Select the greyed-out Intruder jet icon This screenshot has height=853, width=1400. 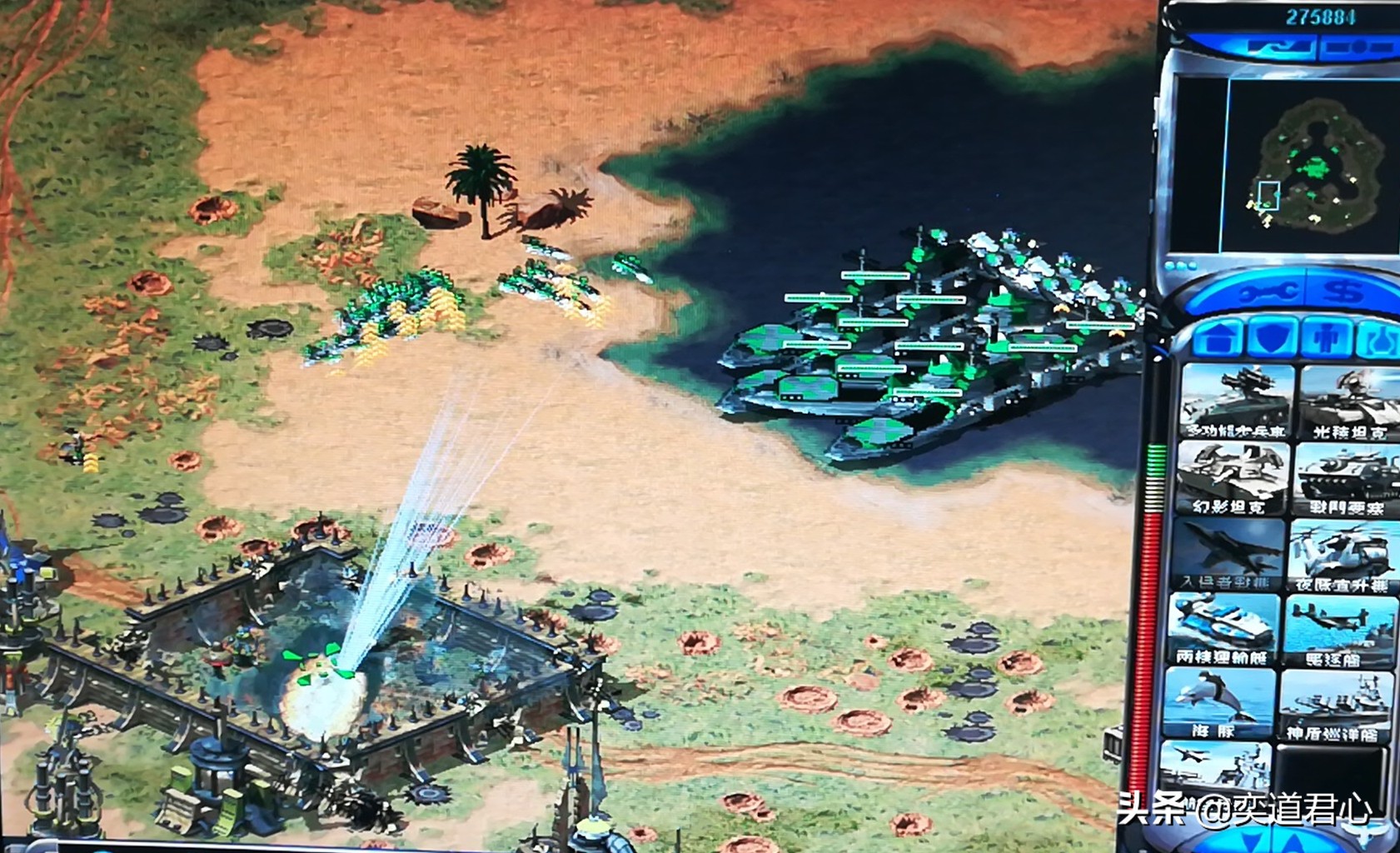point(1226,553)
